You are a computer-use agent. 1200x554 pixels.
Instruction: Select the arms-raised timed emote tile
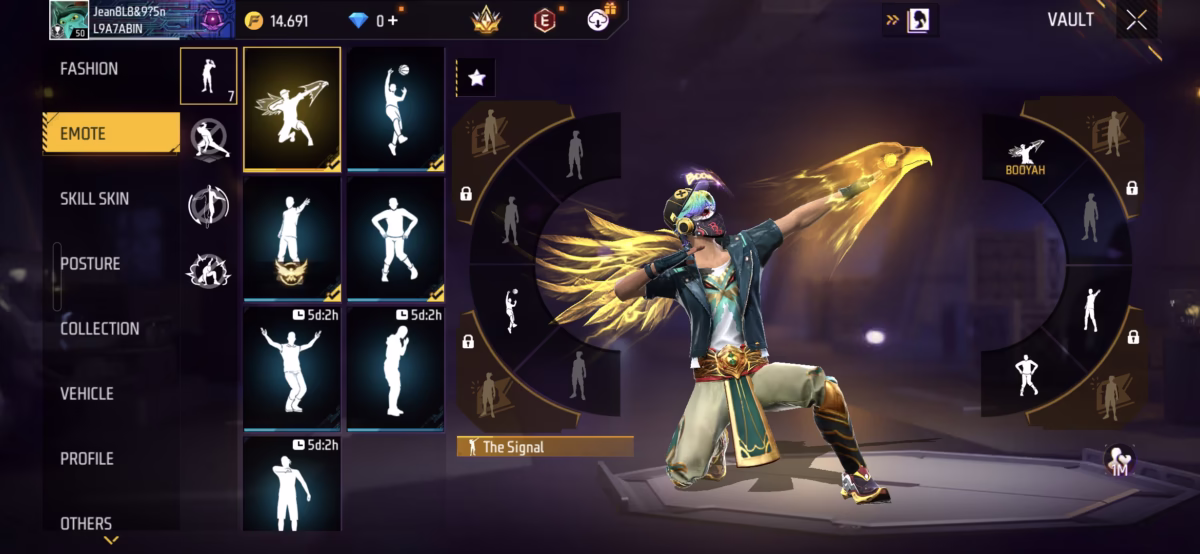pyautogui.click(x=292, y=368)
